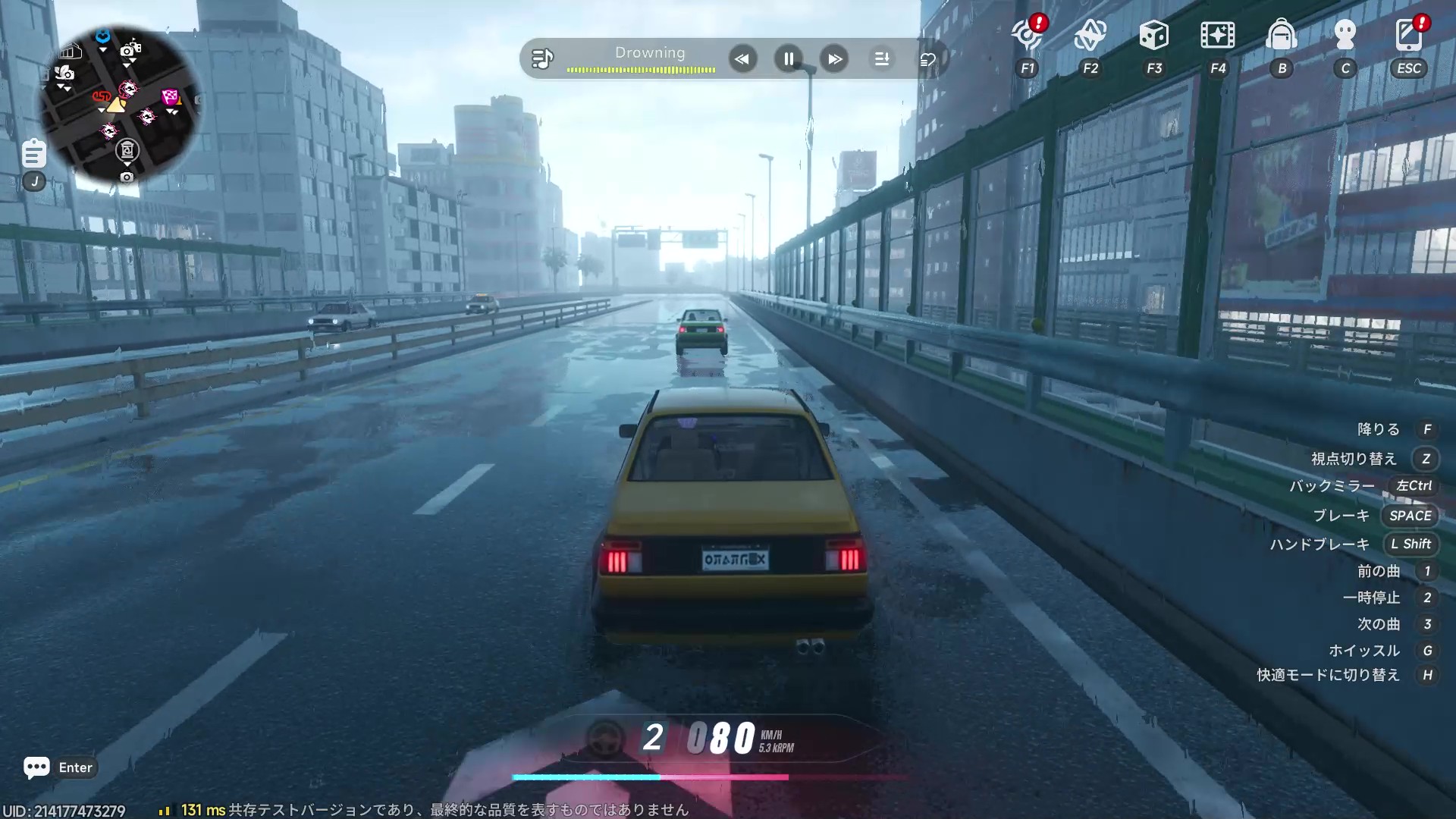Go back to the previous song
This screenshot has height=819, width=1456.
(x=742, y=58)
